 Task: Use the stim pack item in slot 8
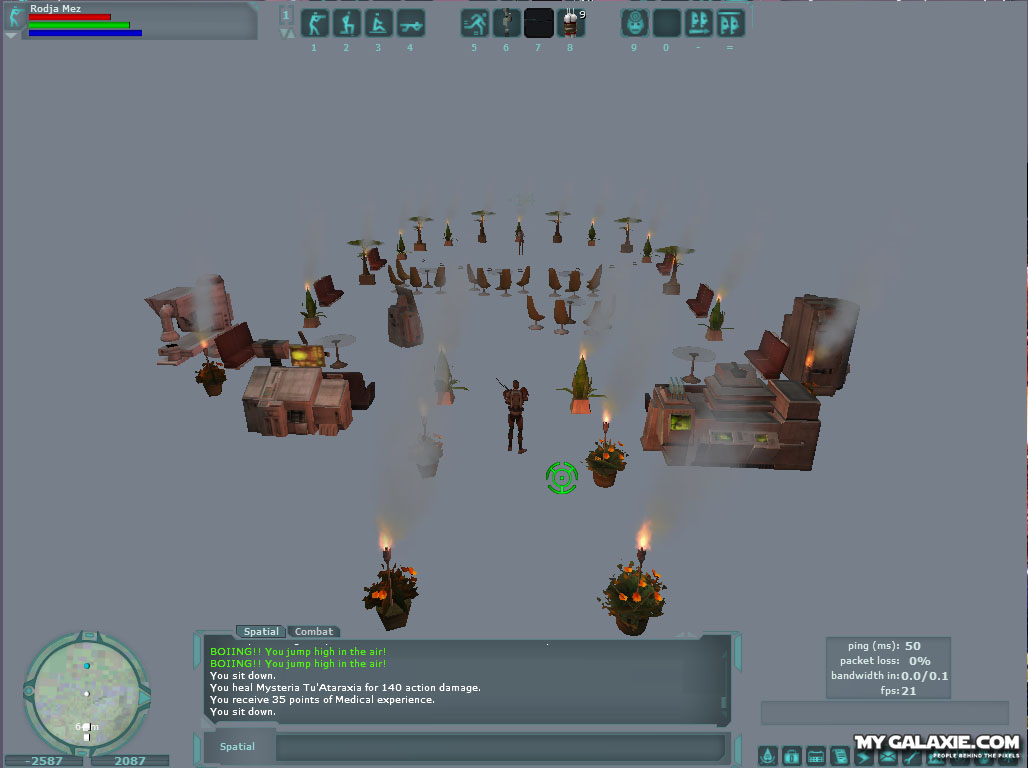[x=571, y=23]
